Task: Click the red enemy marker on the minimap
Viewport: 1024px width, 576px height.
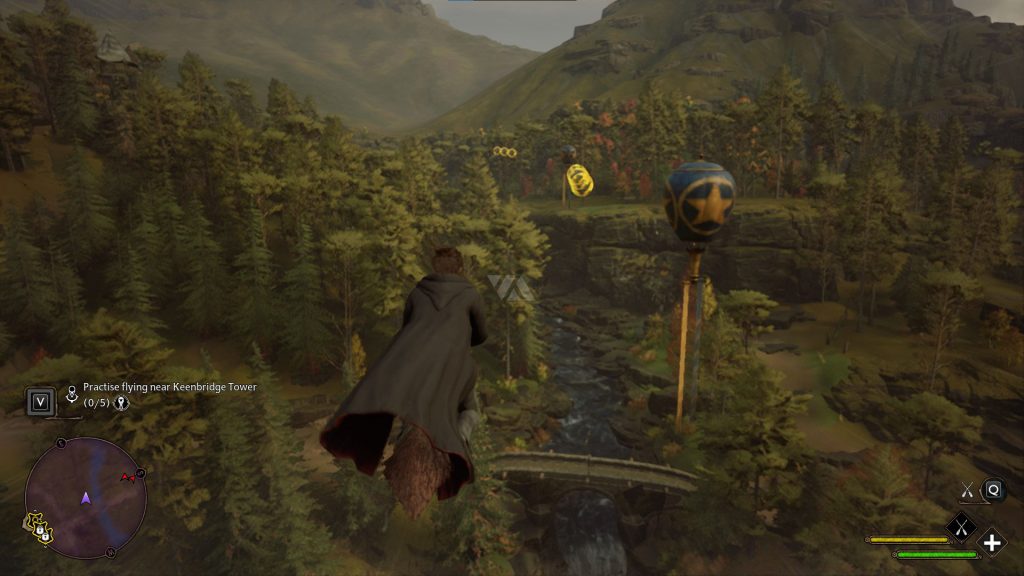Action: pos(128,477)
